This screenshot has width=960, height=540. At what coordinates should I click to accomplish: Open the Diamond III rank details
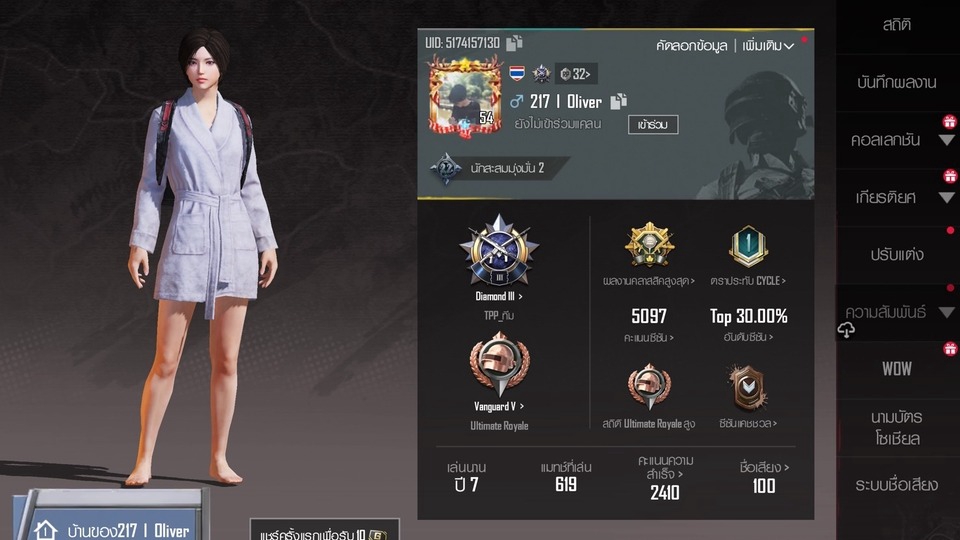point(499,255)
